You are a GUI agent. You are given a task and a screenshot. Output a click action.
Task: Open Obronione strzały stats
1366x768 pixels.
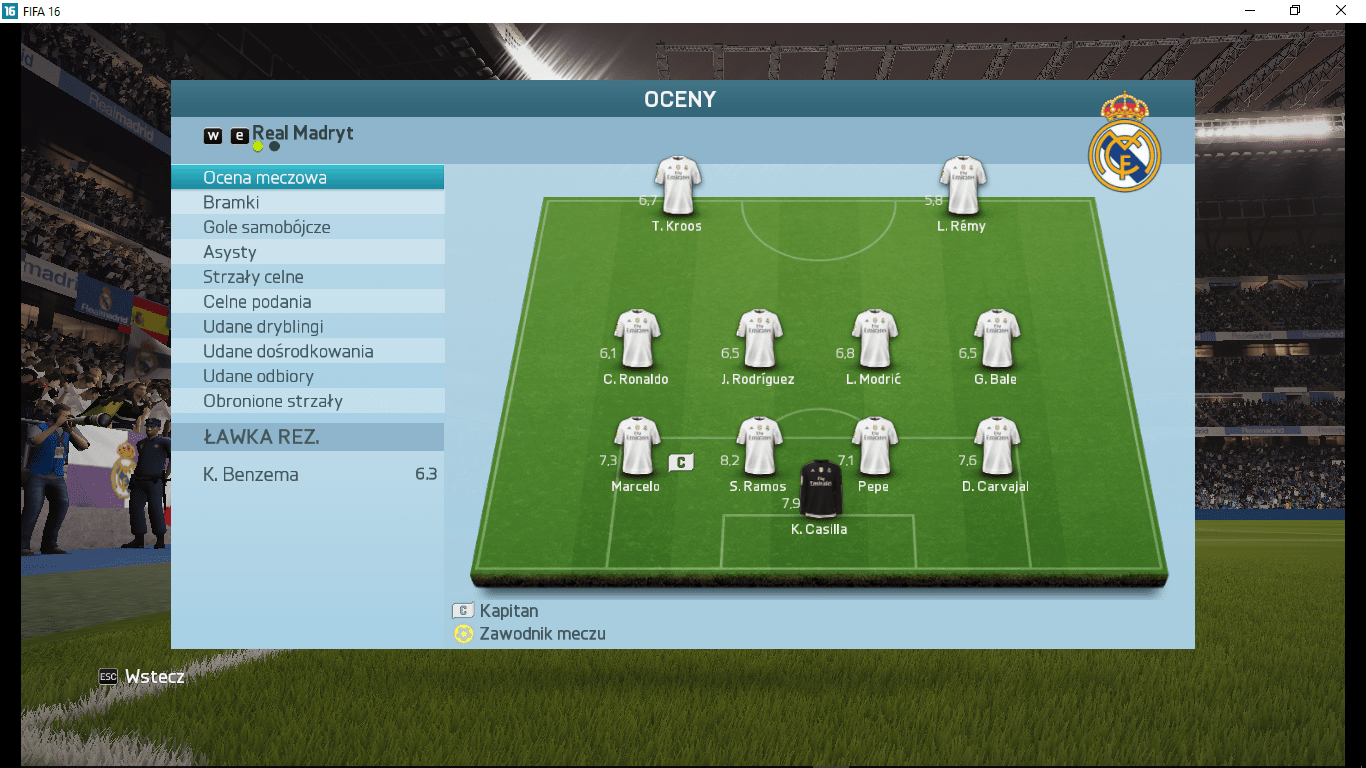pyautogui.click(x=307, y=401)
